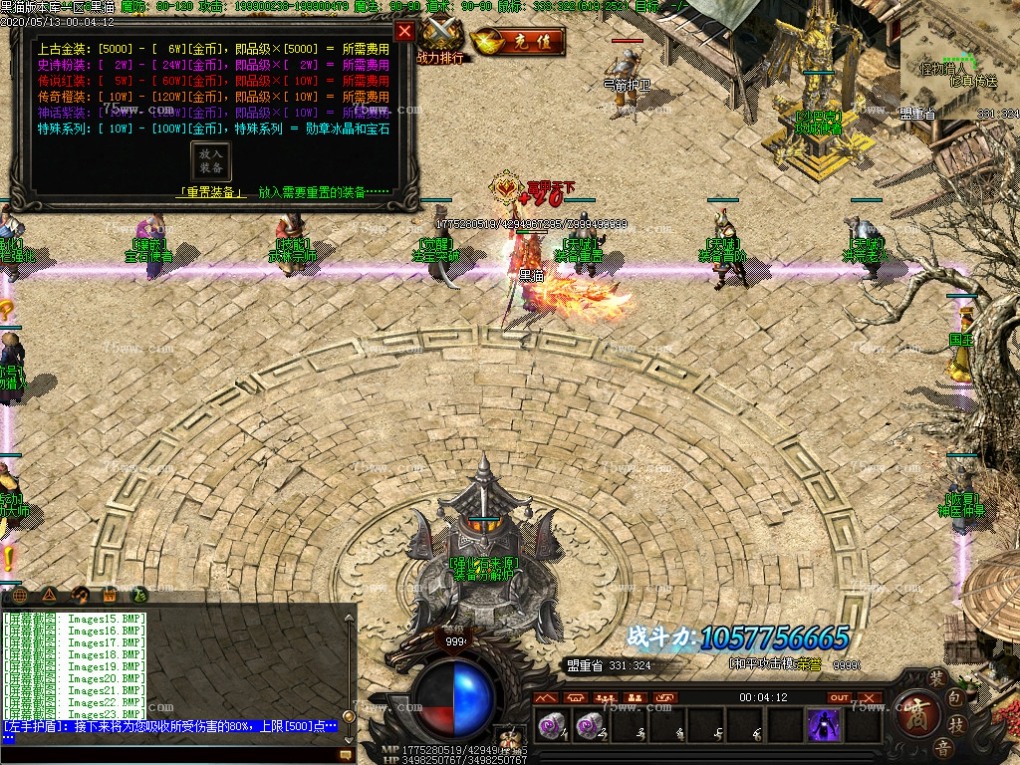Open the 包 bag inventory
The image size is (1020, 765).
[x=957, y=695]
